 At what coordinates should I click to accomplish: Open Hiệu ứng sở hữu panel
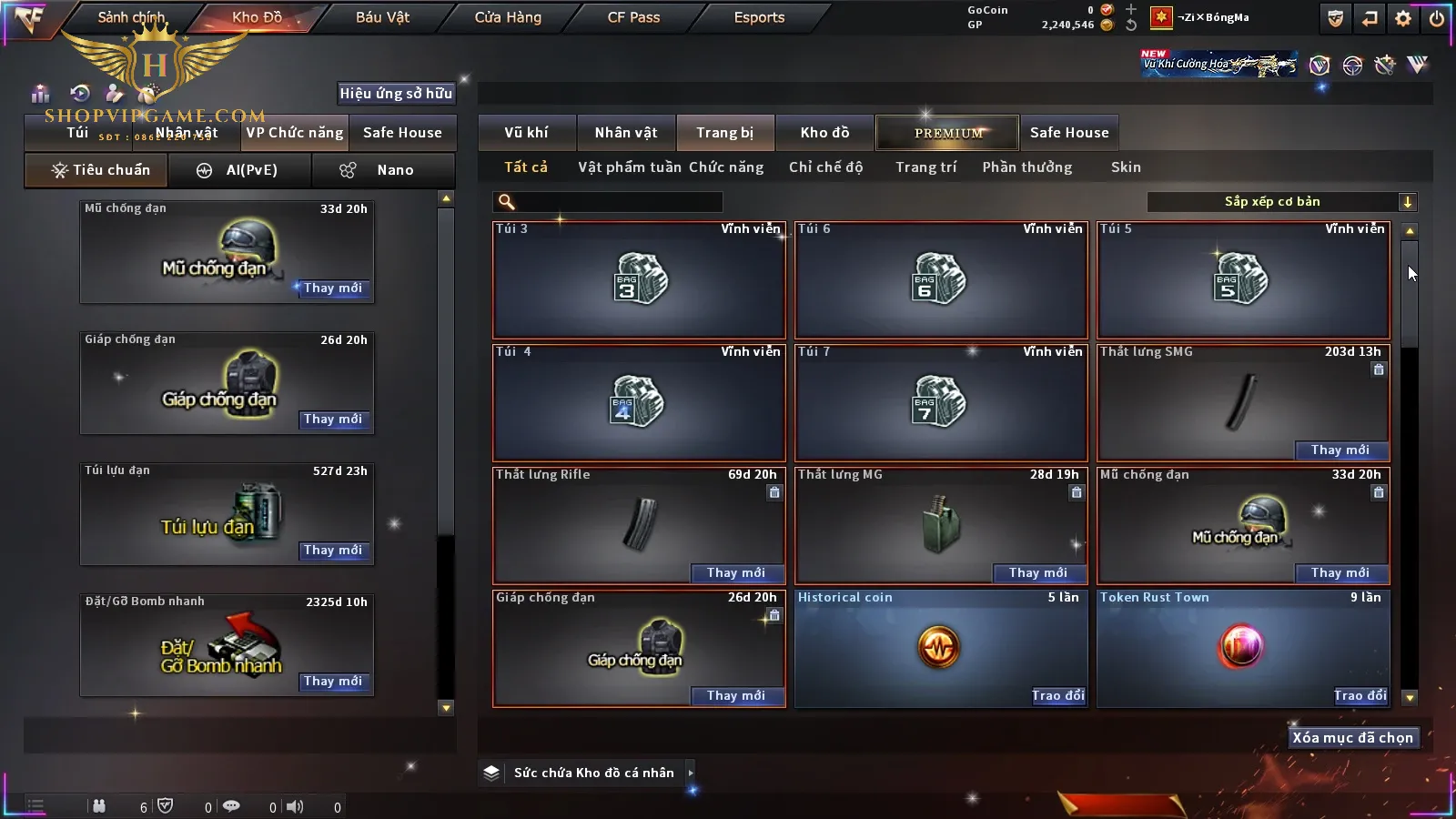point(396,94)
